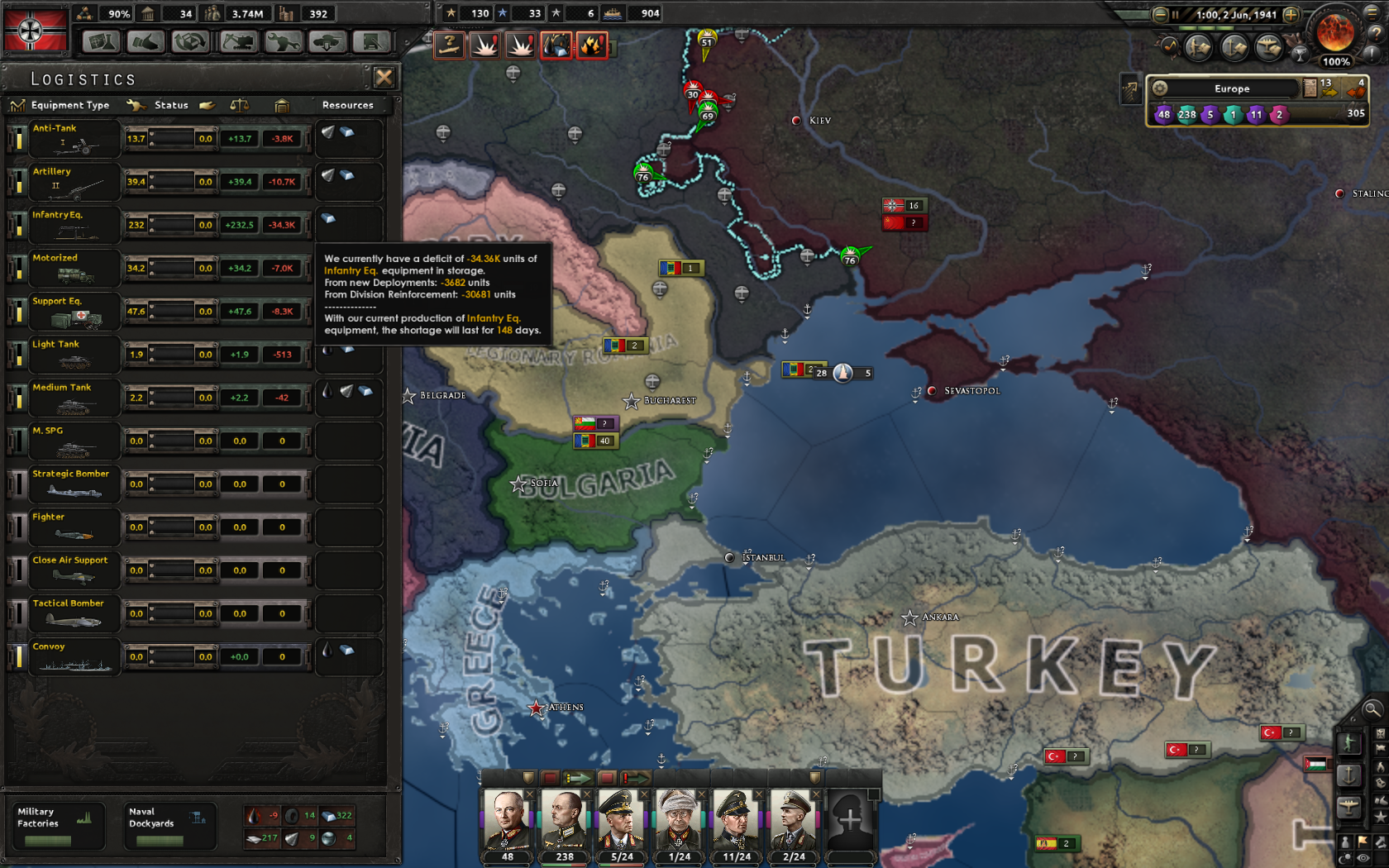Image resolution: width=1389 pixels, height=868 pixels.
Task: Open the Europe theater settings gear
Action: pos(1160,88)
